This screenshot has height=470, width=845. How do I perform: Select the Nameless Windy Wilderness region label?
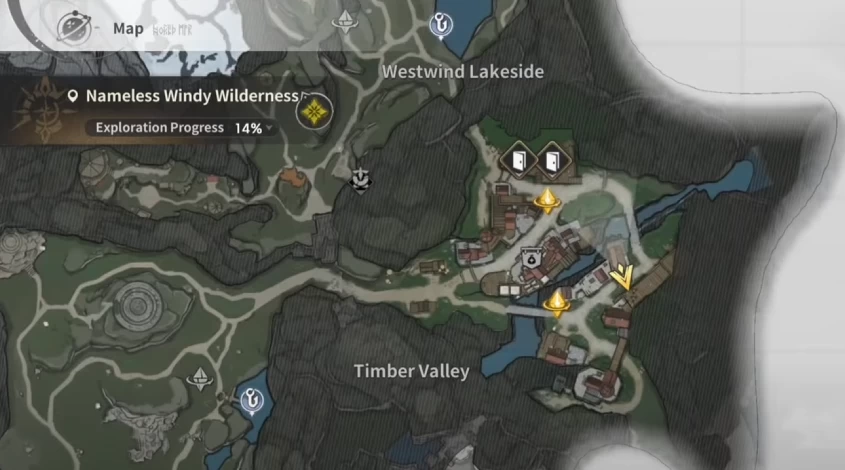(192, 96)
